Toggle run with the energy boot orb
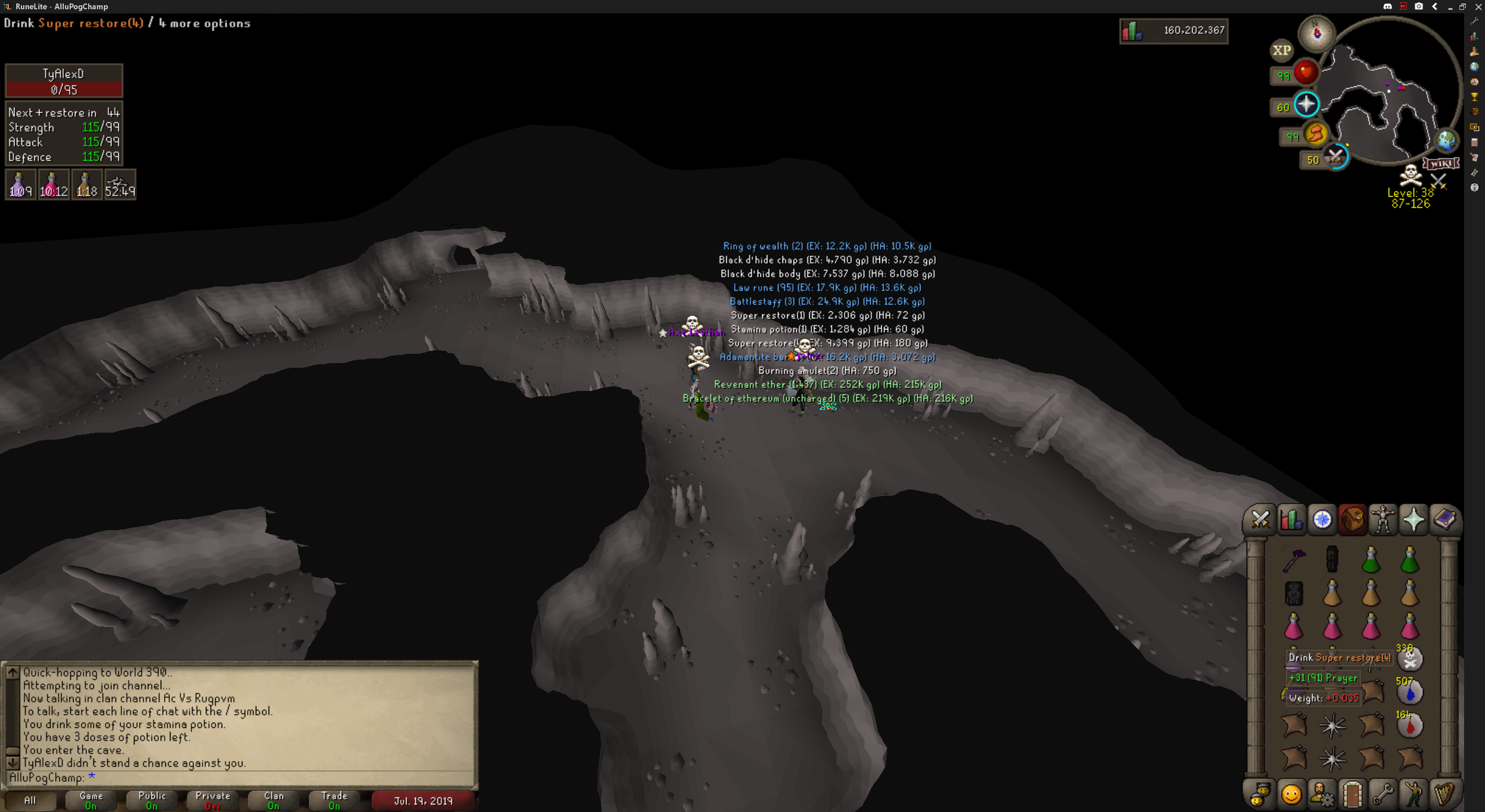 [1316, 135]
